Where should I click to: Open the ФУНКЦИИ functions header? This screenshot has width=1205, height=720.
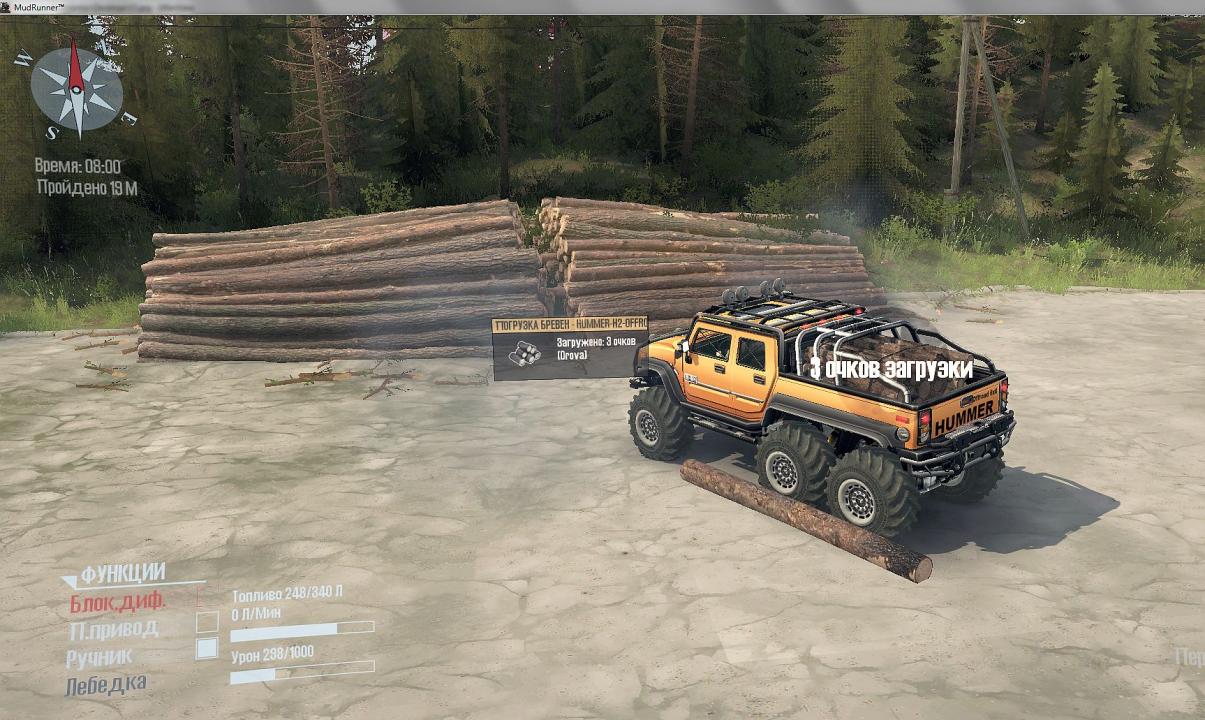pos(122,573)
